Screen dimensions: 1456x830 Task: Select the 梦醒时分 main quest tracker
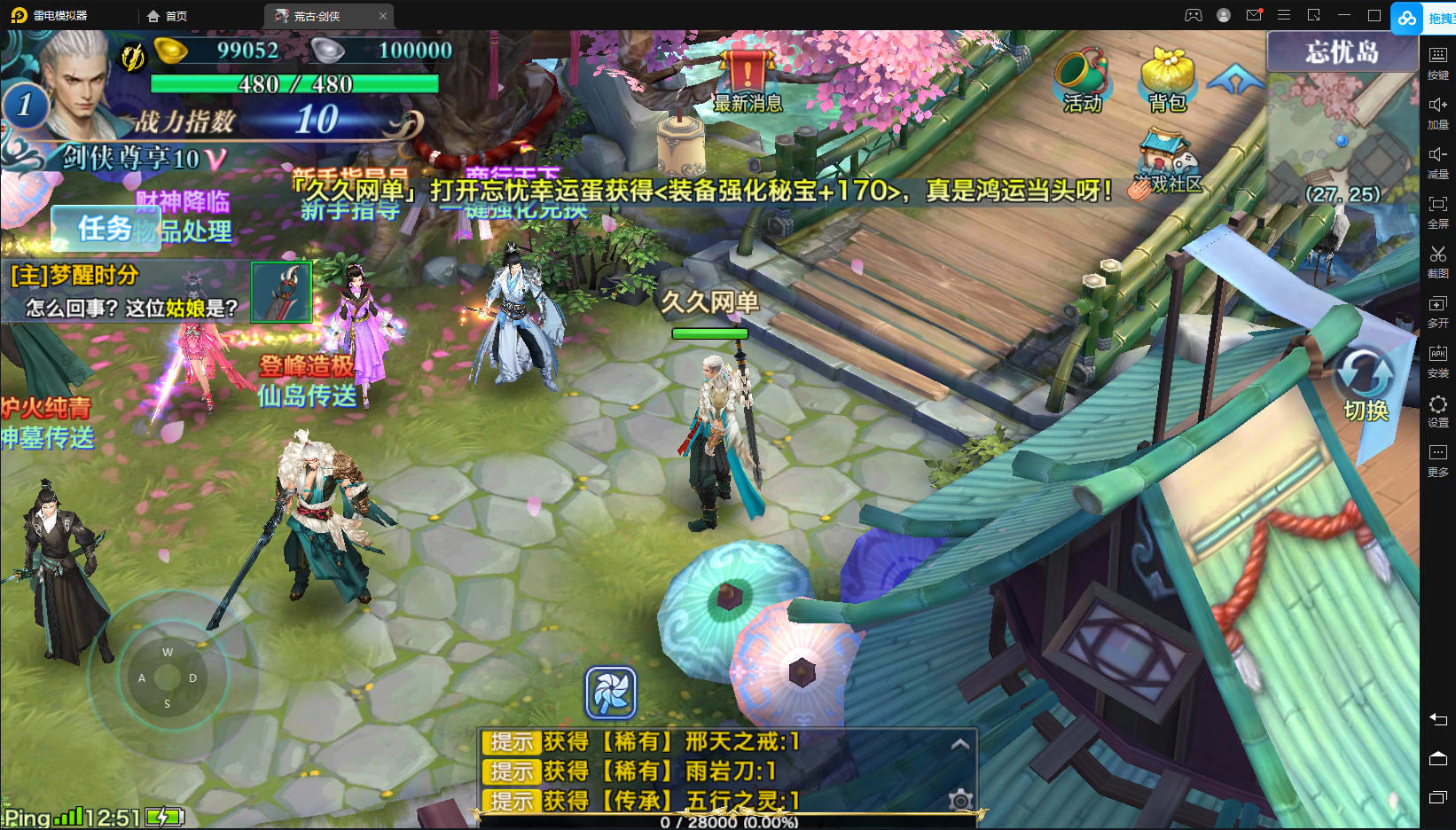[124, 291]
